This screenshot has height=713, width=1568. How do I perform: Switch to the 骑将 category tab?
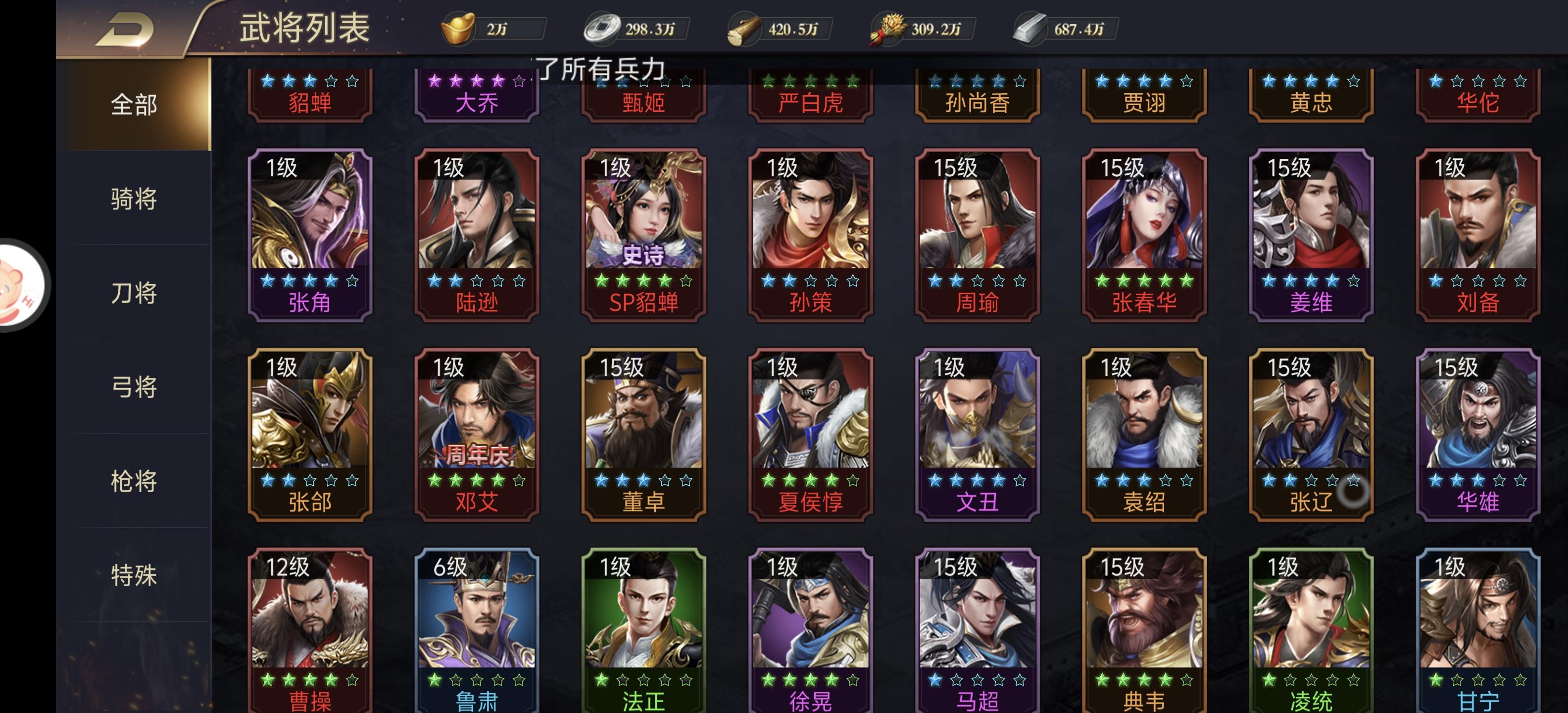[133, 199]
